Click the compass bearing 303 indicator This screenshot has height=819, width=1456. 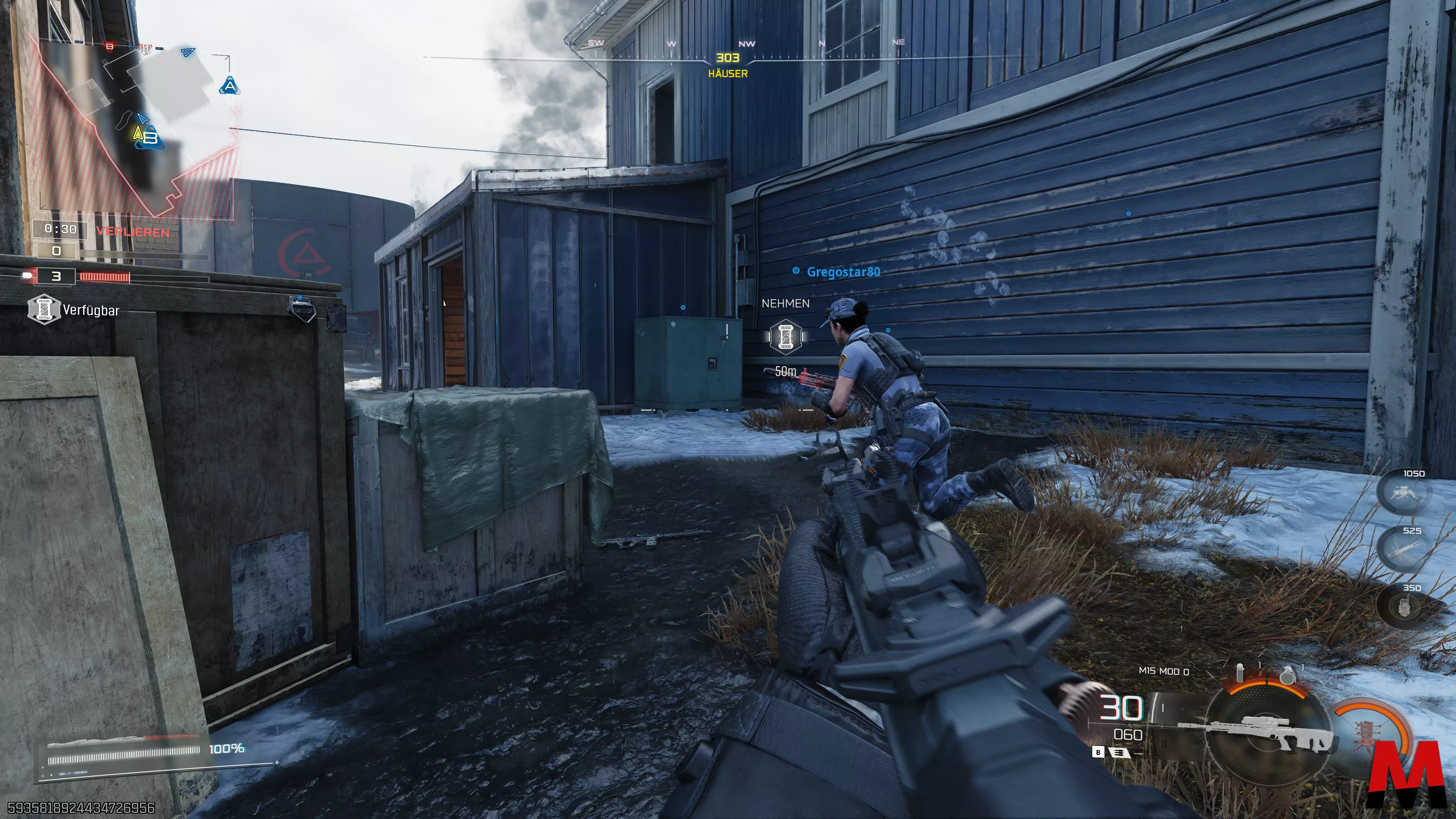(x=728, y=58)
